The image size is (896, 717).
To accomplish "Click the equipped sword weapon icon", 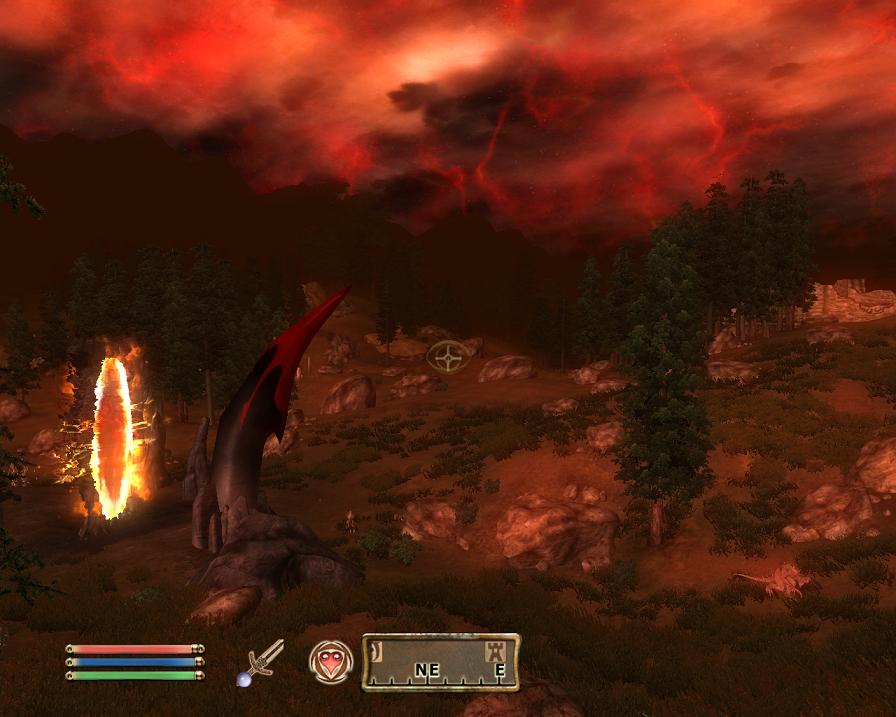I will [261, 661].
